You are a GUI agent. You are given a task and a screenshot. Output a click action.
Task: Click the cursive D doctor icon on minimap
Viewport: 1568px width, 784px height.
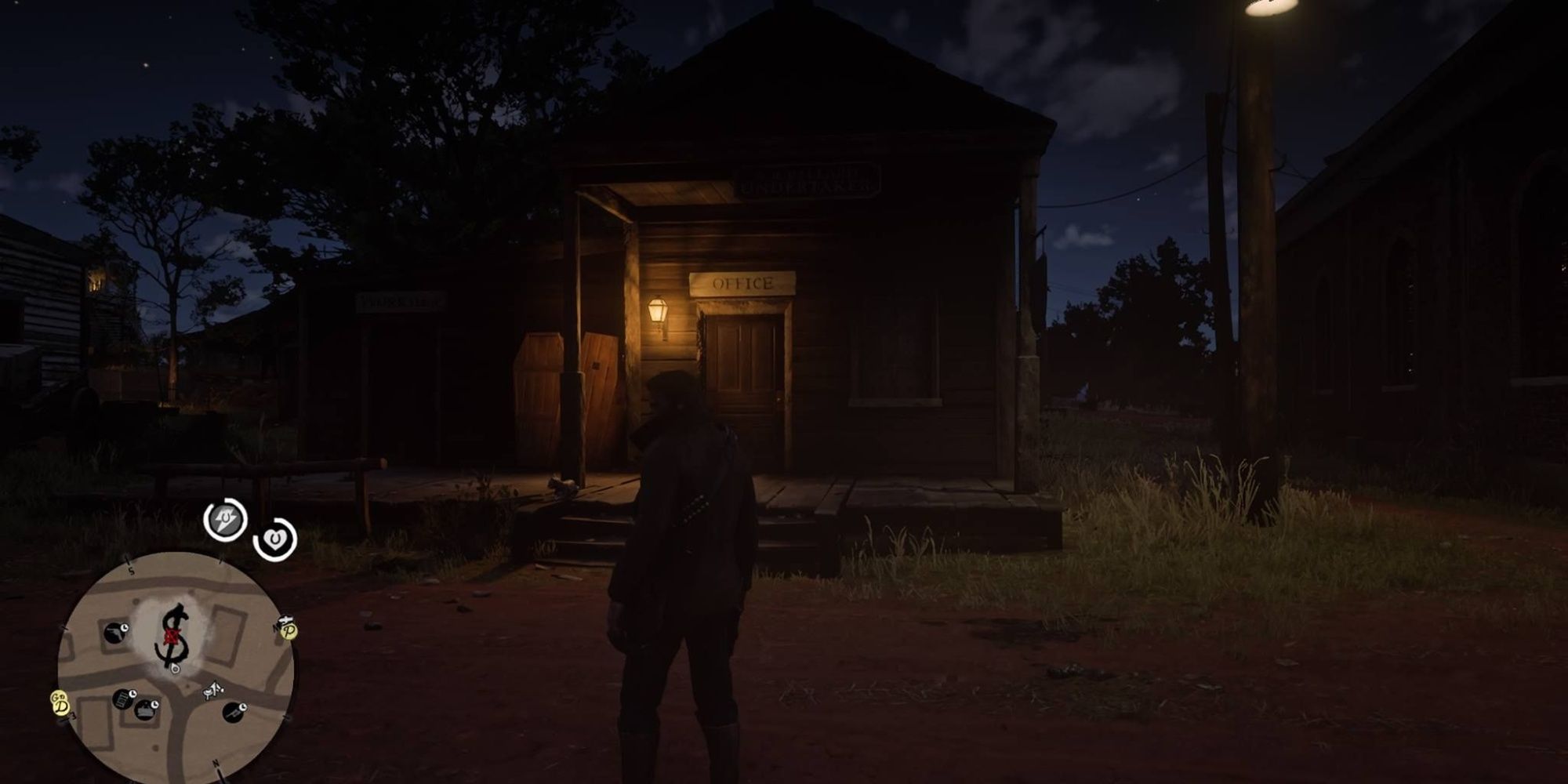tap(61, 706)
